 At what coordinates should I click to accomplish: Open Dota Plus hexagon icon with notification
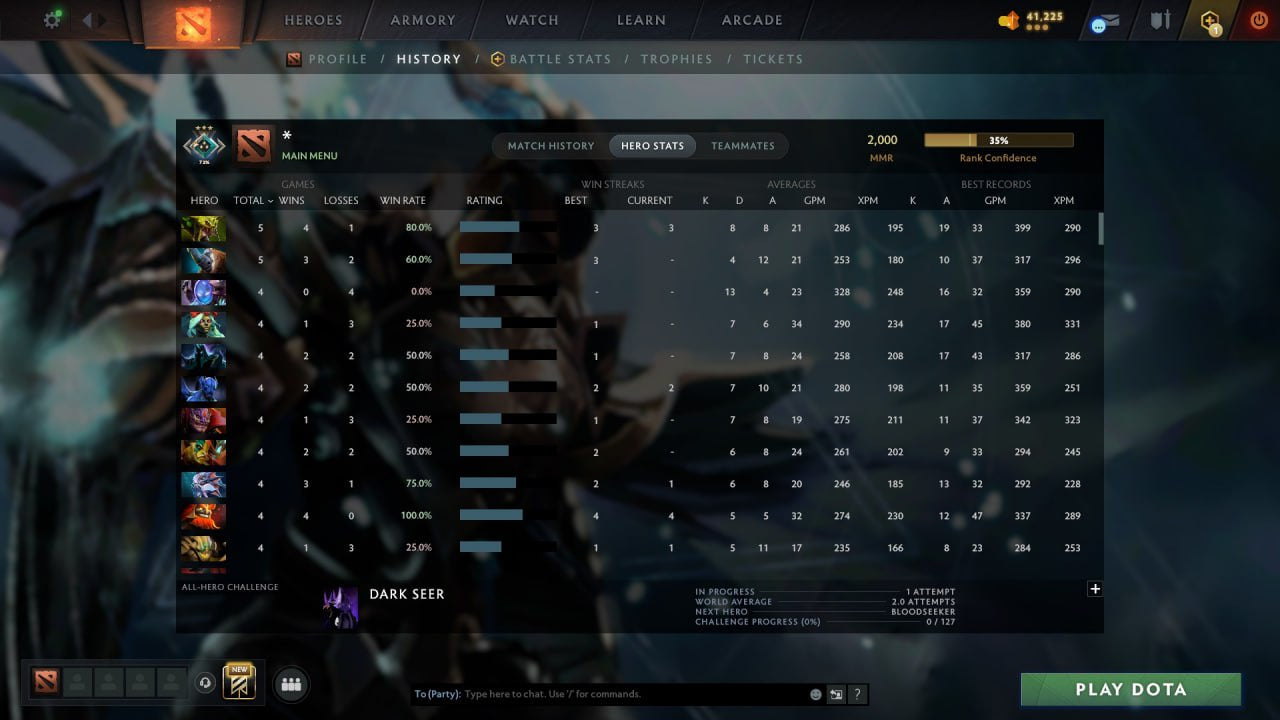point(1212,20)
